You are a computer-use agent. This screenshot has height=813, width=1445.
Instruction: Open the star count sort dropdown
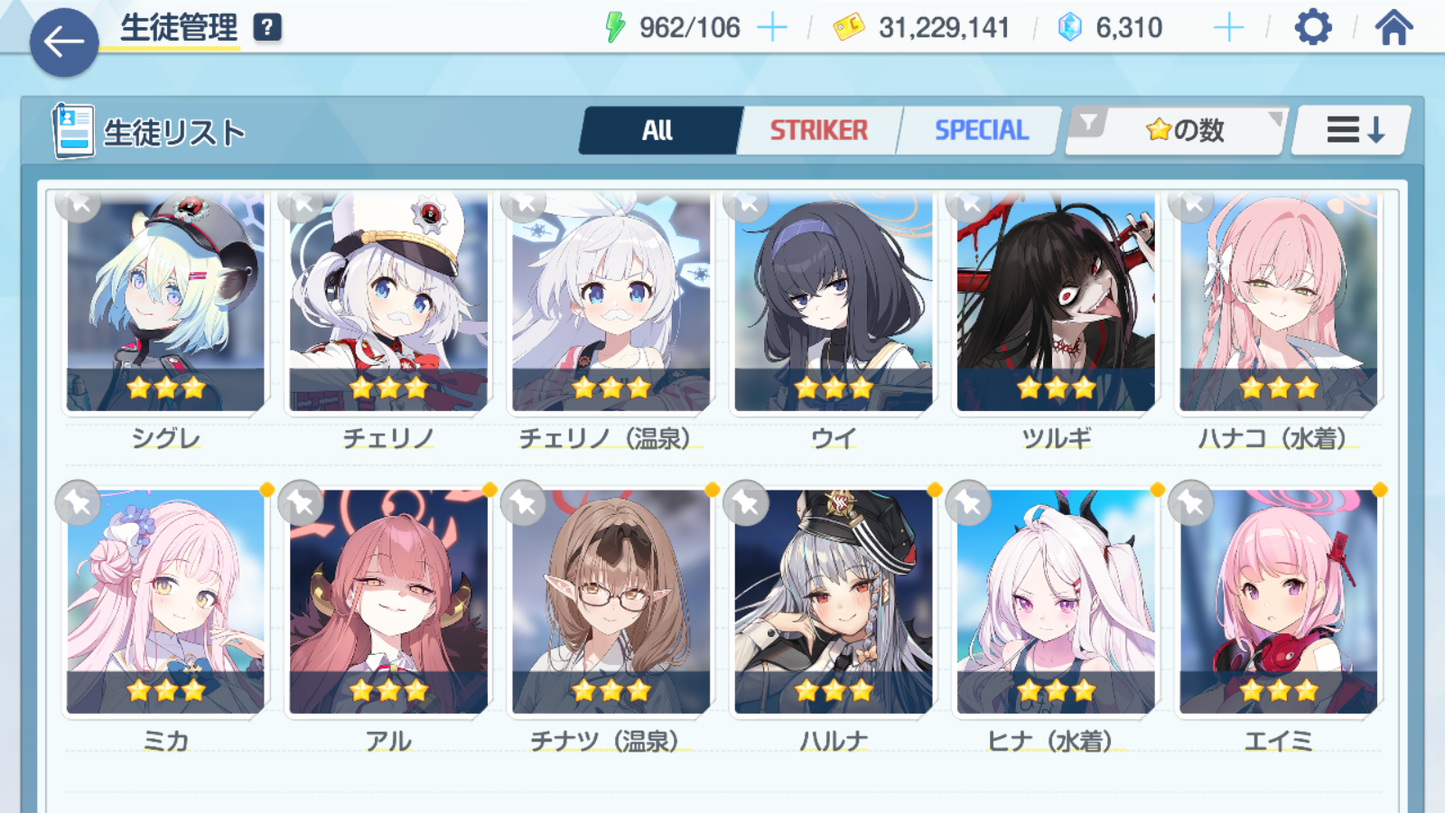click(x=1177, y=130)
